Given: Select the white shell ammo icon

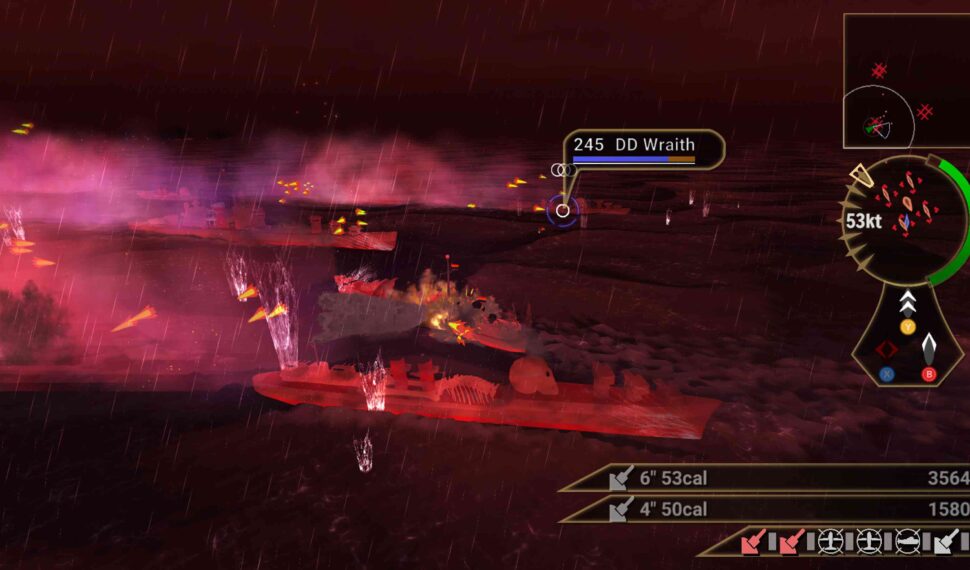Looking at the screenshot, I should click(x=929, y=348).
